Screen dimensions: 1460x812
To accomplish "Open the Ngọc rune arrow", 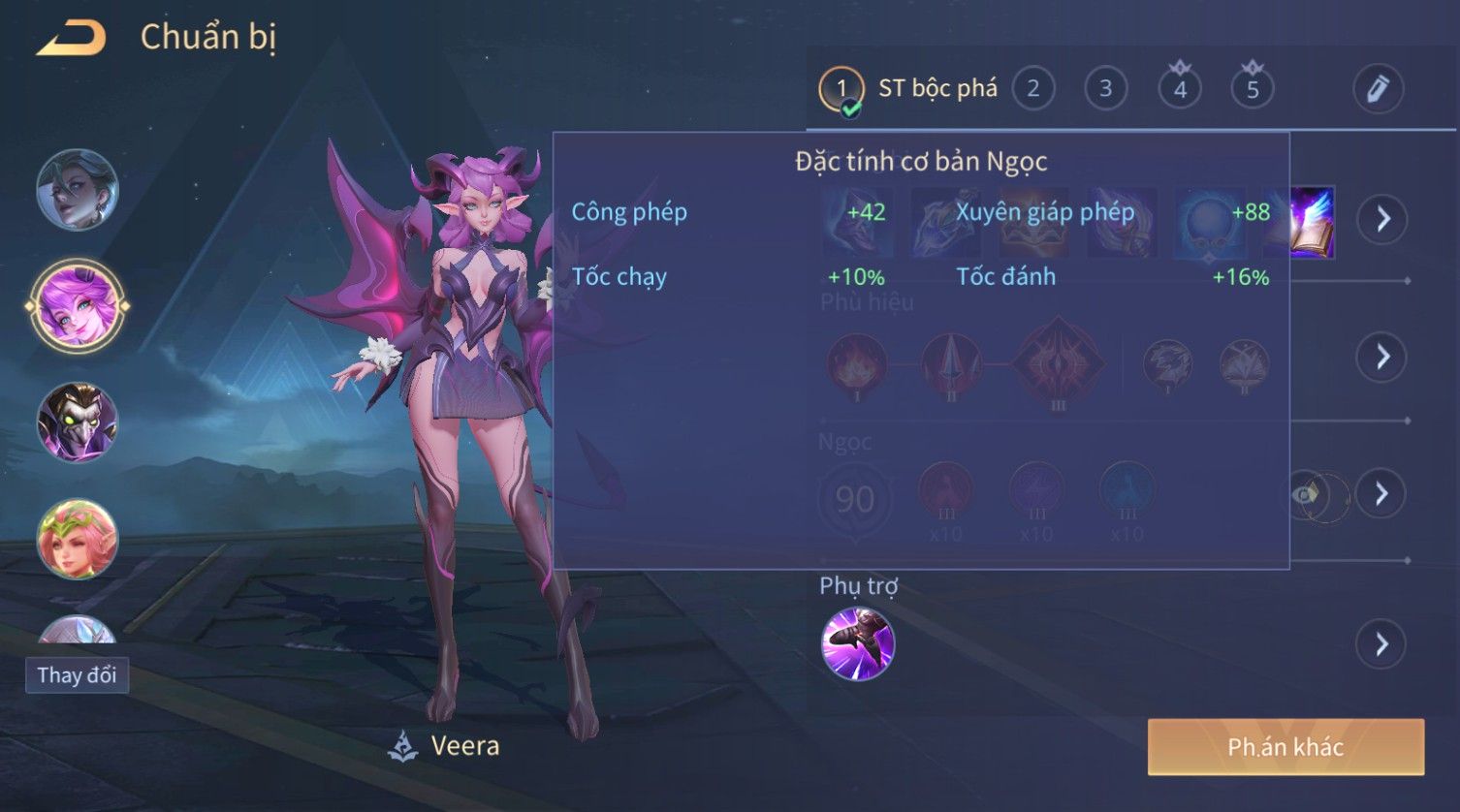I will 1381,494.
